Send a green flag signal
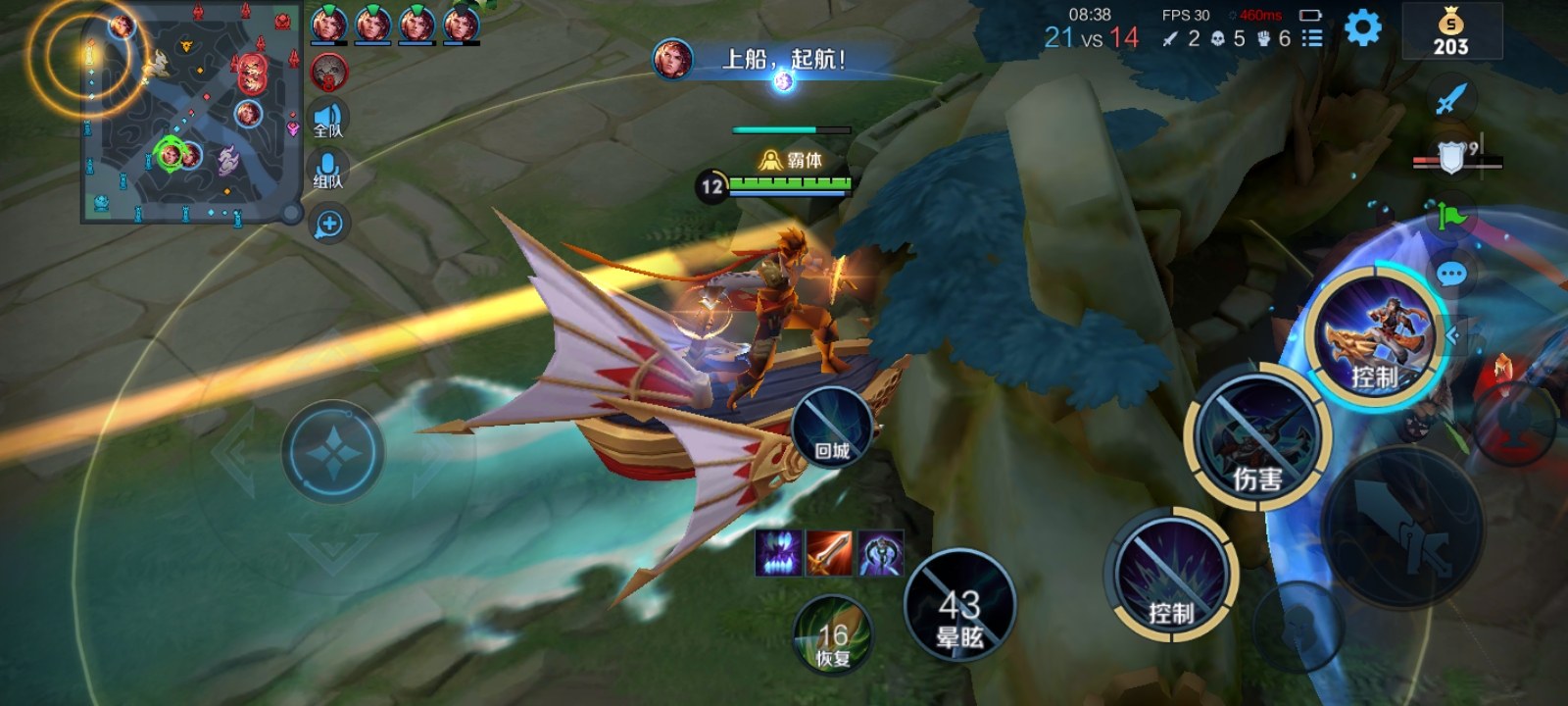This screenshot has height=706, width=1568. point(1451,214)
